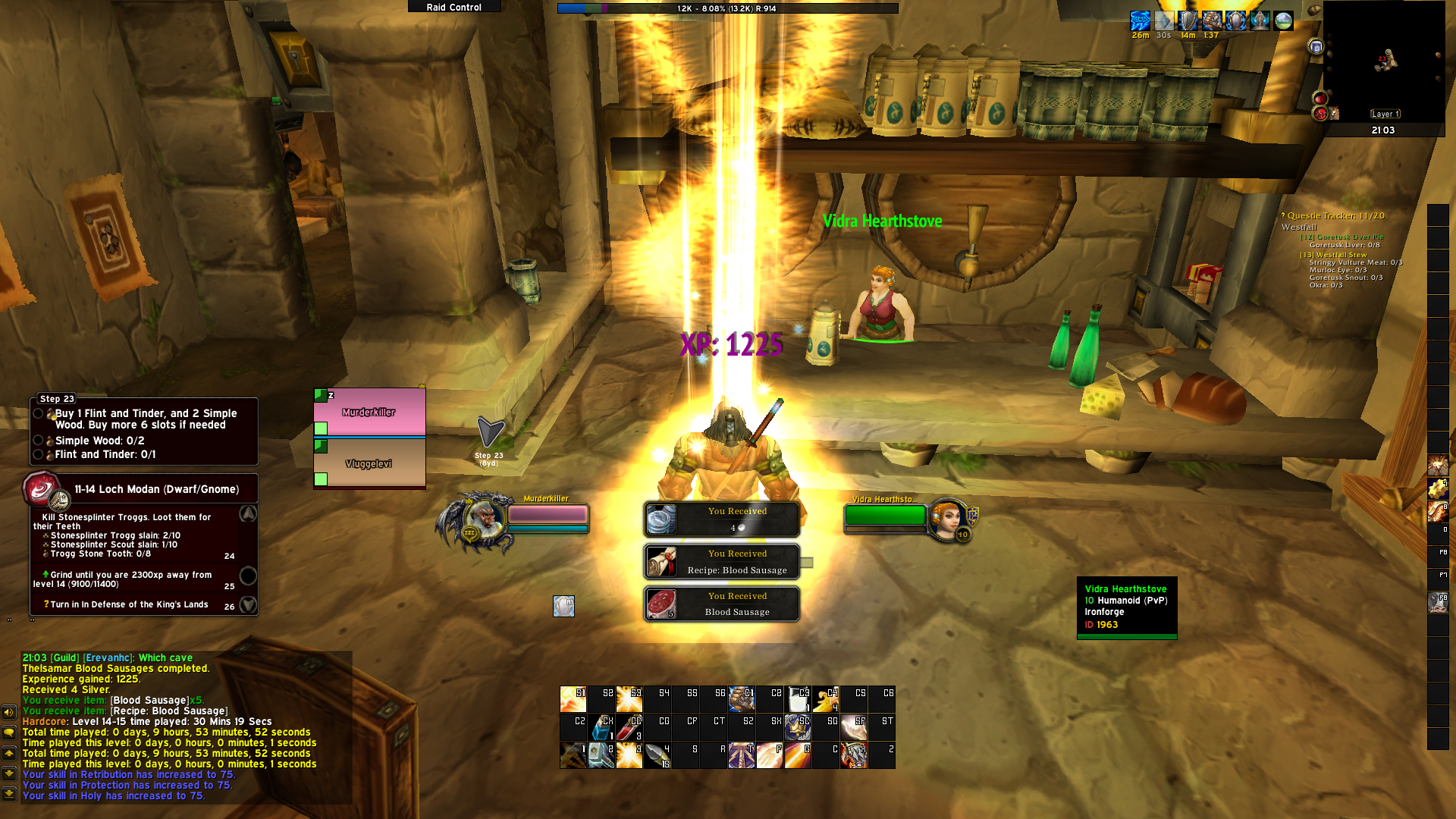The width and height of the screenshot is (1456, 819).
Task: Tick the Flint and Tinder objective checkbox
Action: (x=38, y=454)
